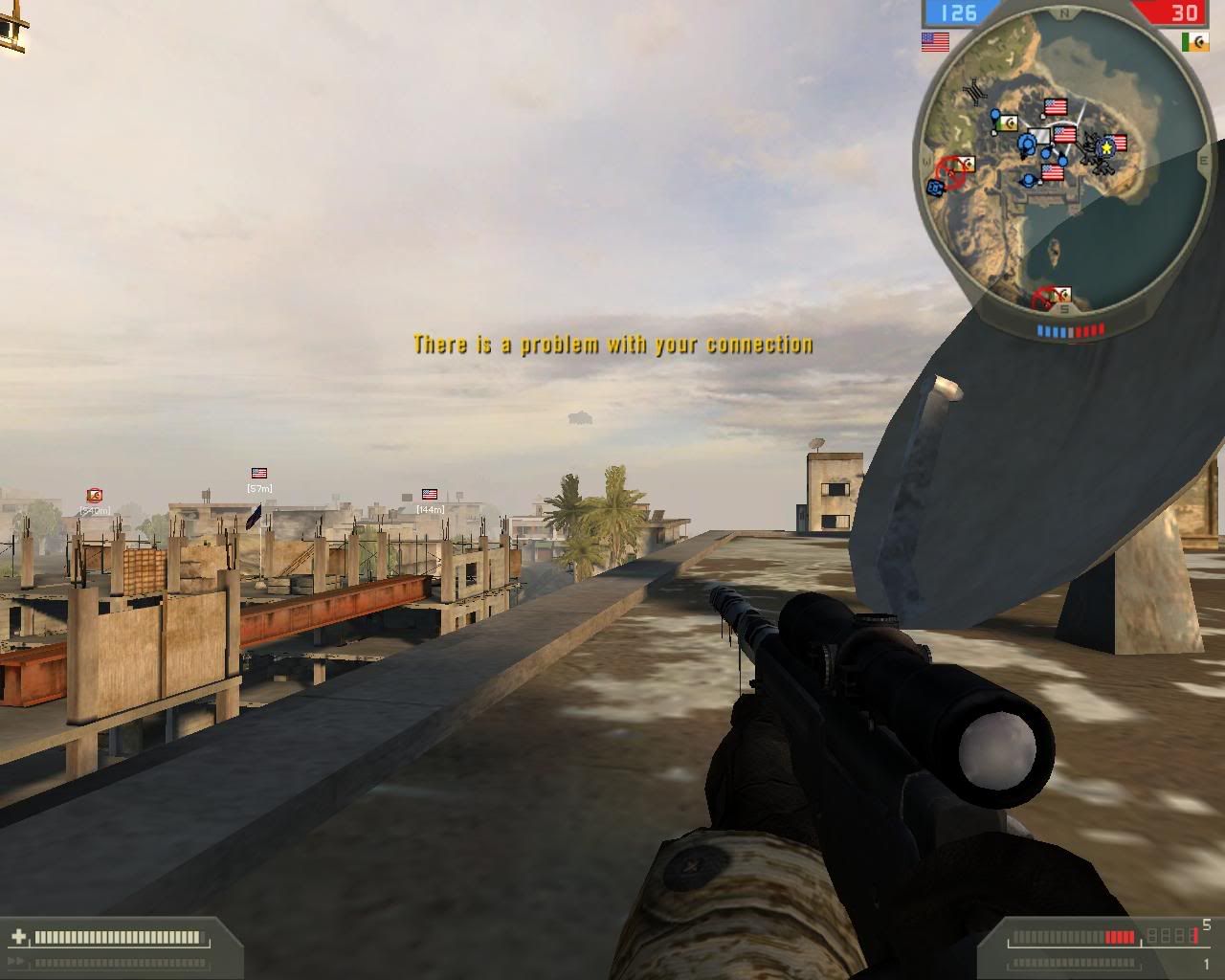Click the southernmost US flag on the minimap
Viewport: 1225px width, 980px height.
pos(1053,172)
